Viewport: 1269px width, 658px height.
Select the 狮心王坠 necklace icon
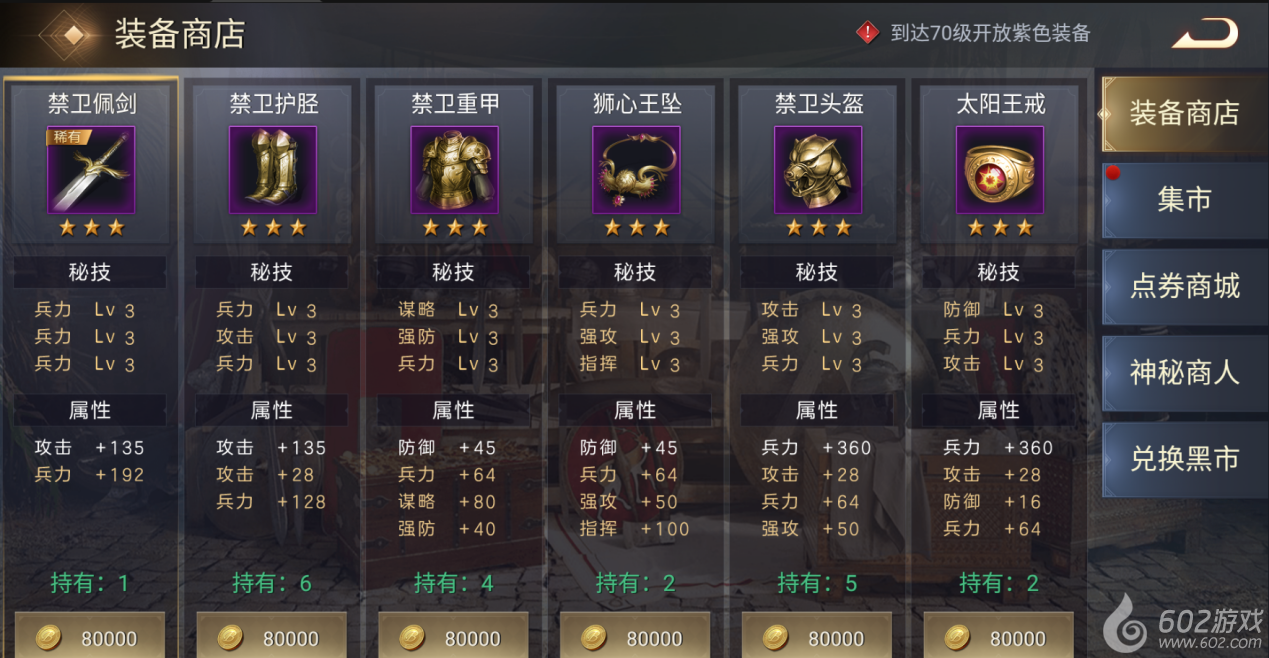(x=636, y=170)
